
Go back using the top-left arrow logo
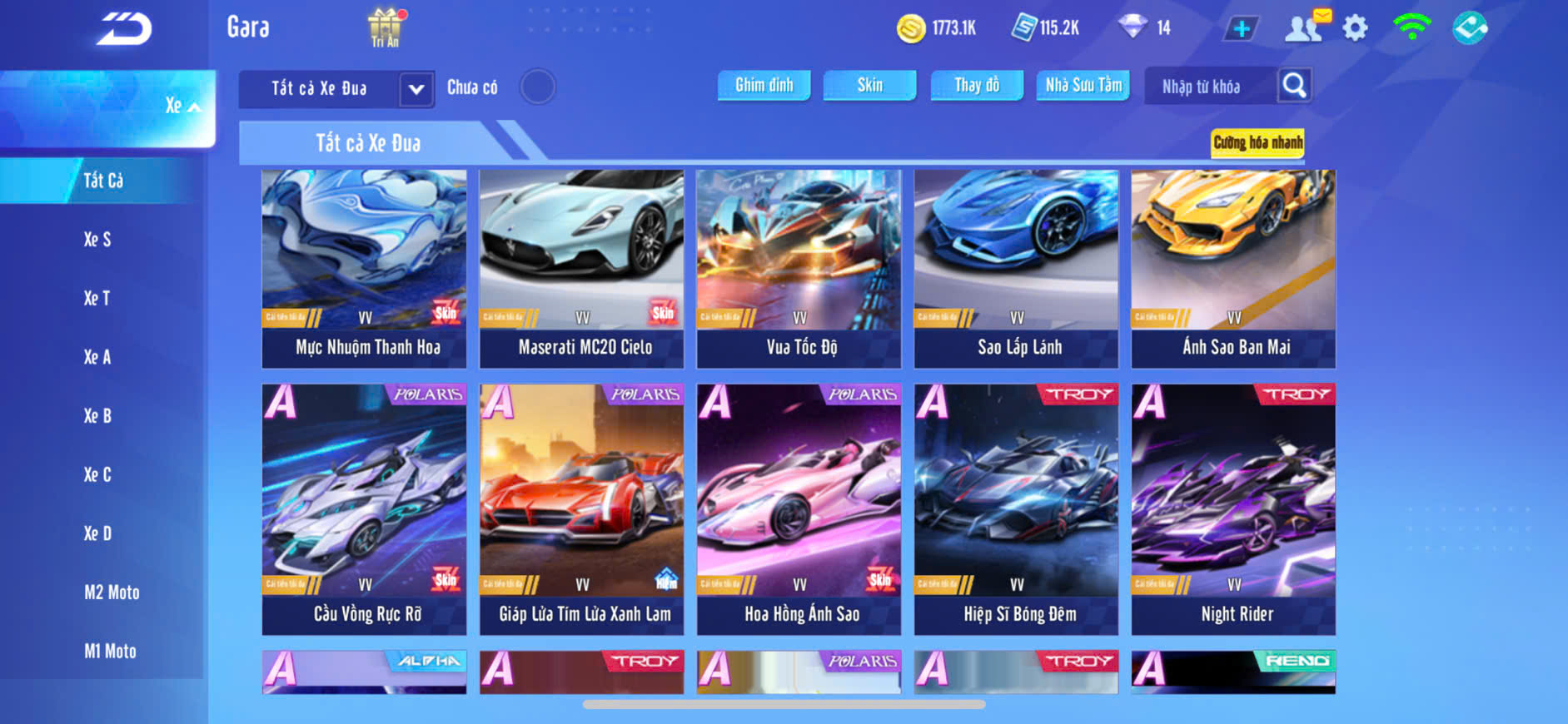click(x=123, y=30)
